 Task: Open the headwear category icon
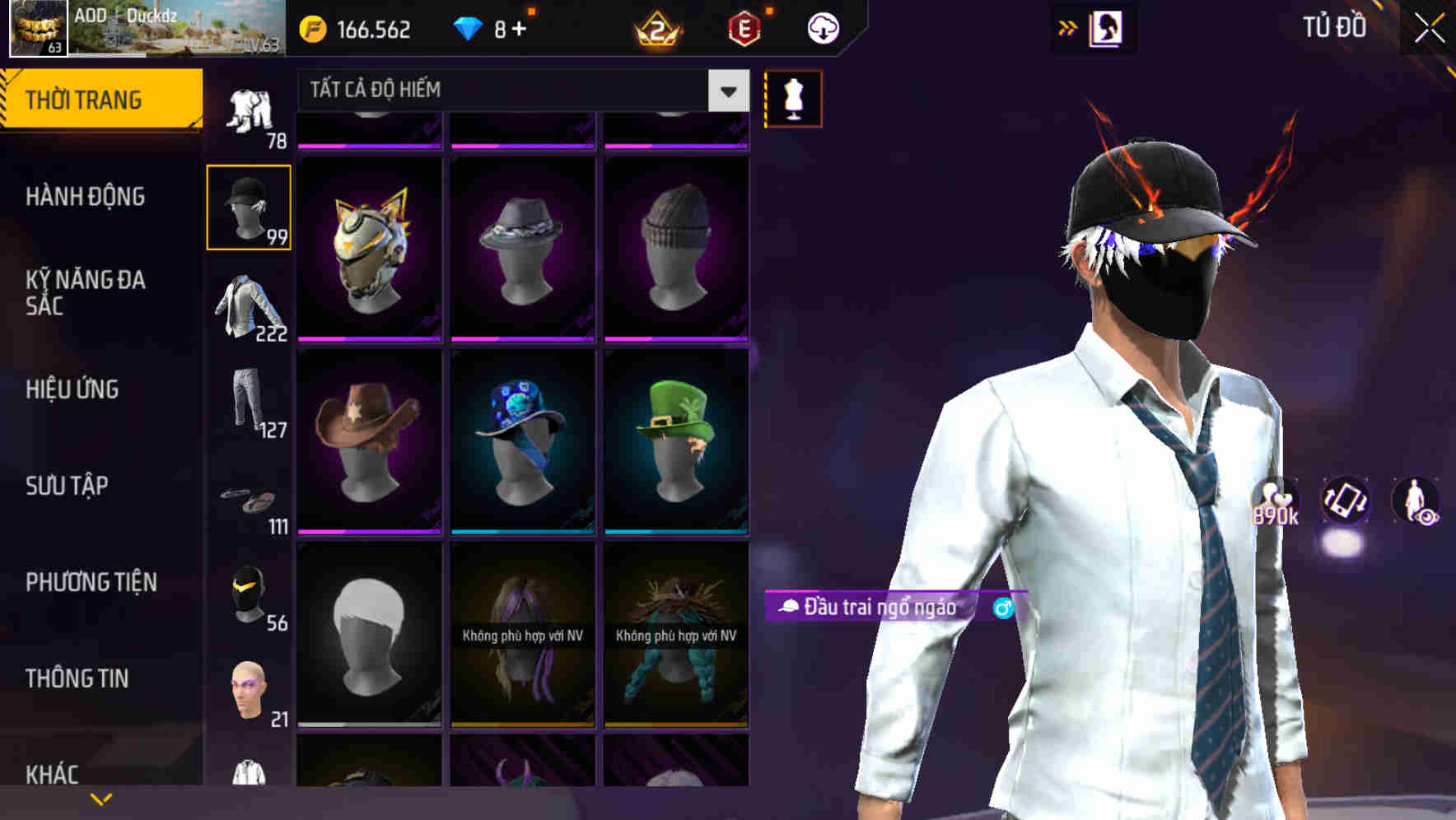[x=249, y=206]
